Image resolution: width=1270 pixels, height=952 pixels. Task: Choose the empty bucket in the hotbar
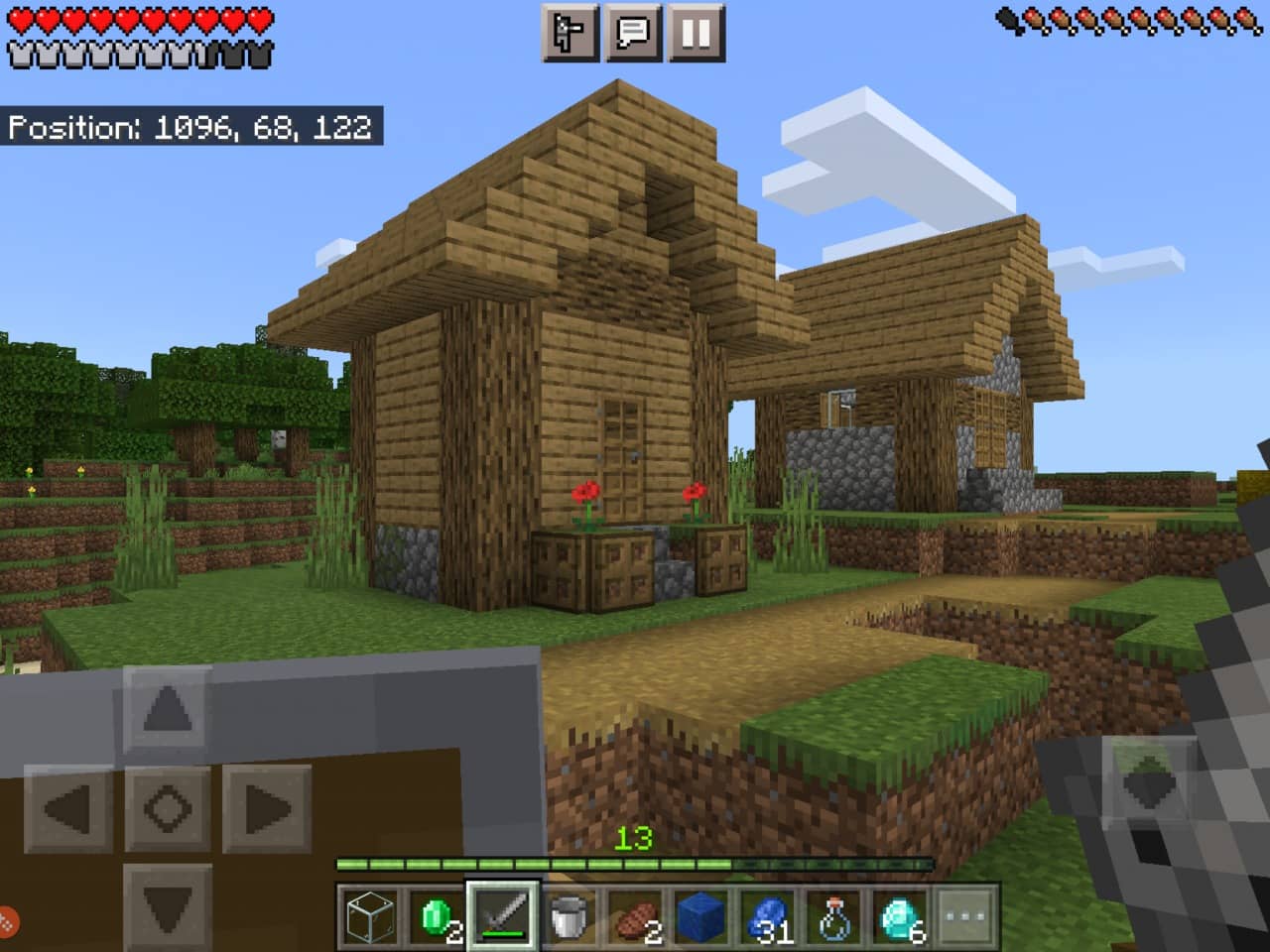point(570,915)
